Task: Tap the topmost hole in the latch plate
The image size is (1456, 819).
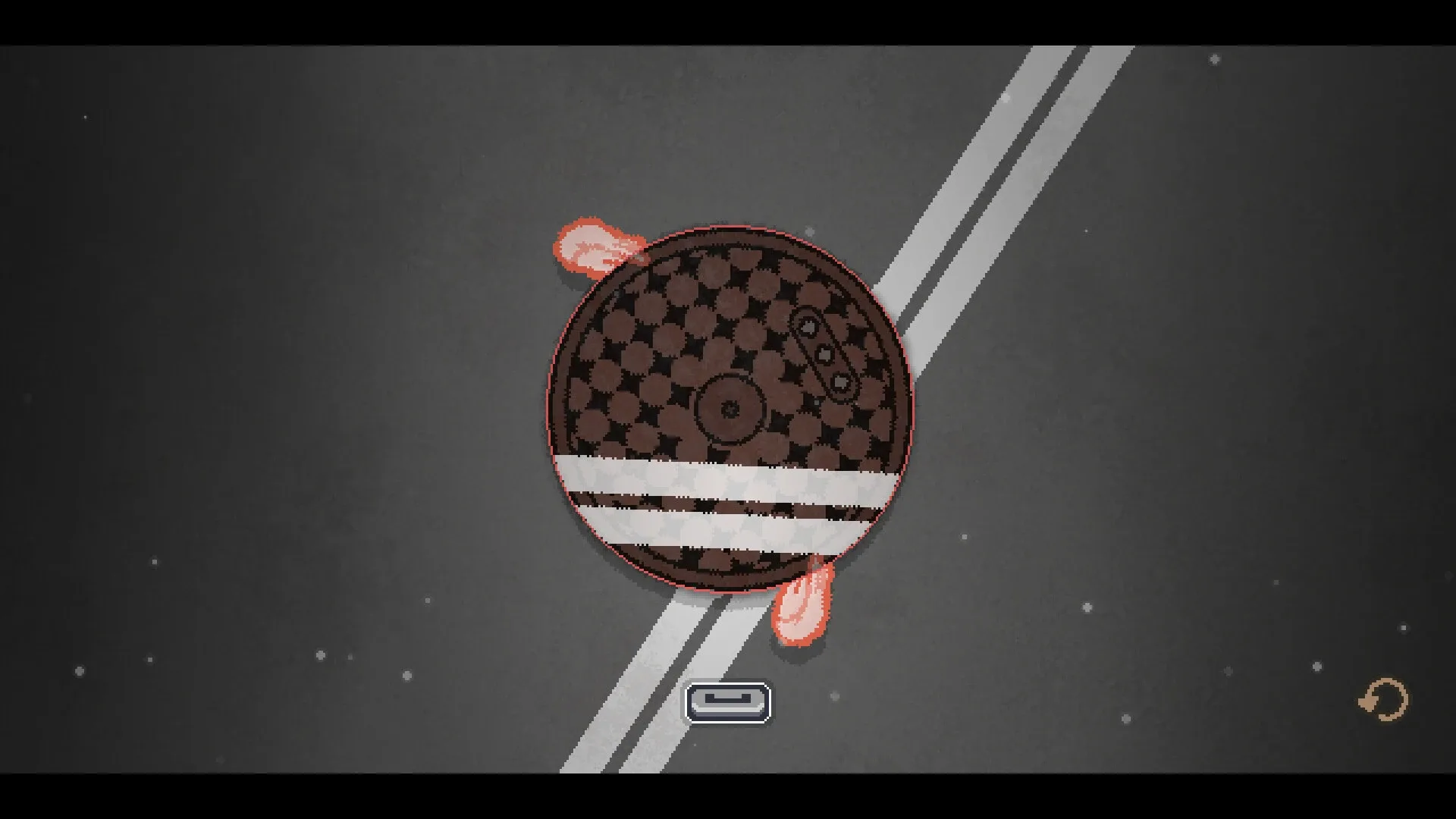Action: tap(808, 328)
